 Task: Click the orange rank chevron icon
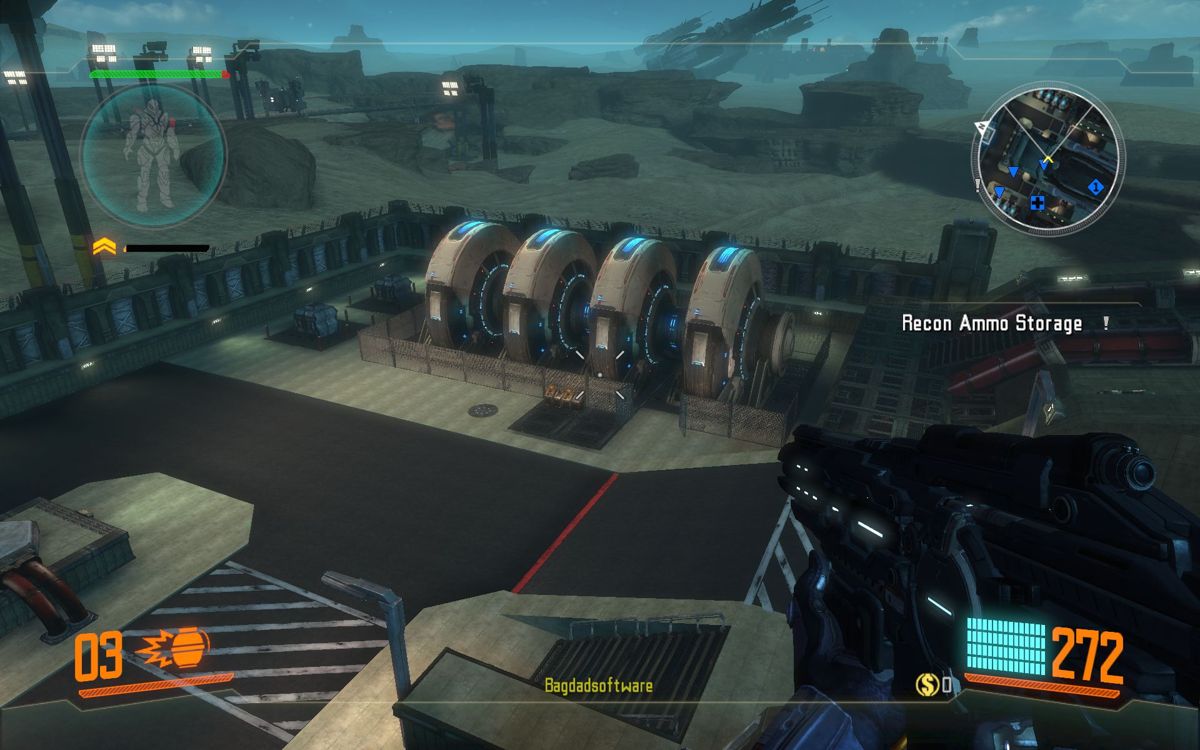tap(103, 246)
